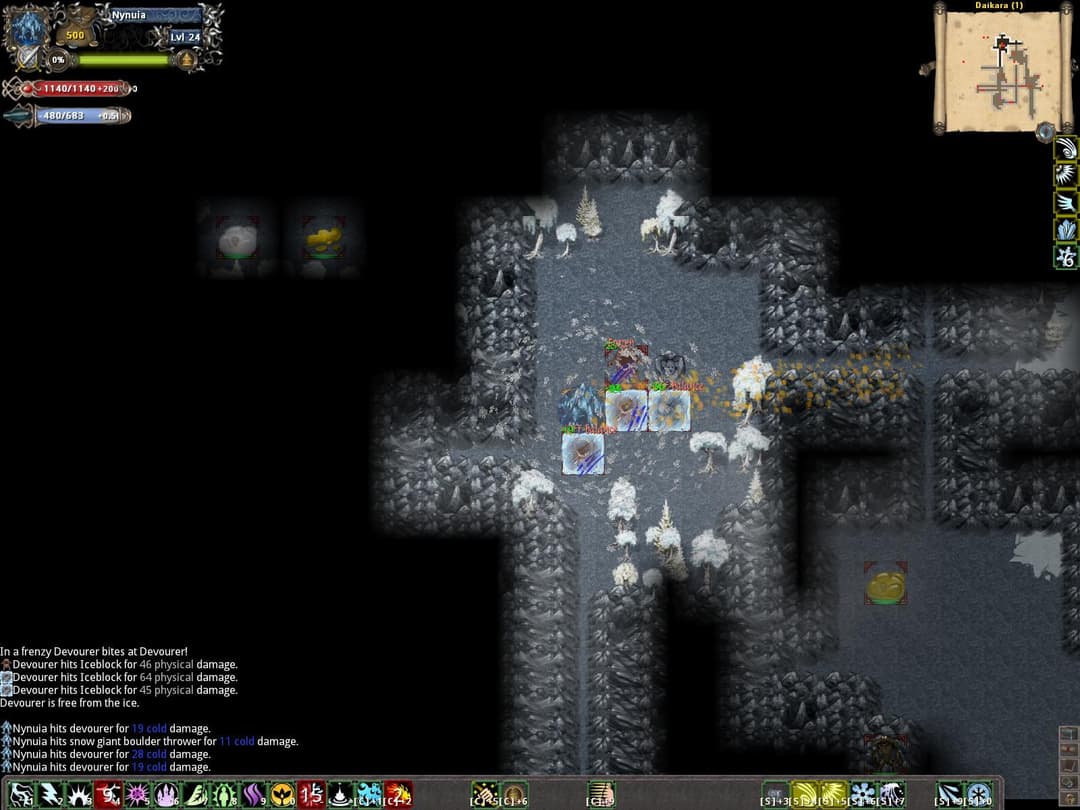Viewport: 1080px width, 810px height.
Task: Cast the purple spiked orb skill
Action: tap(137, 795)
